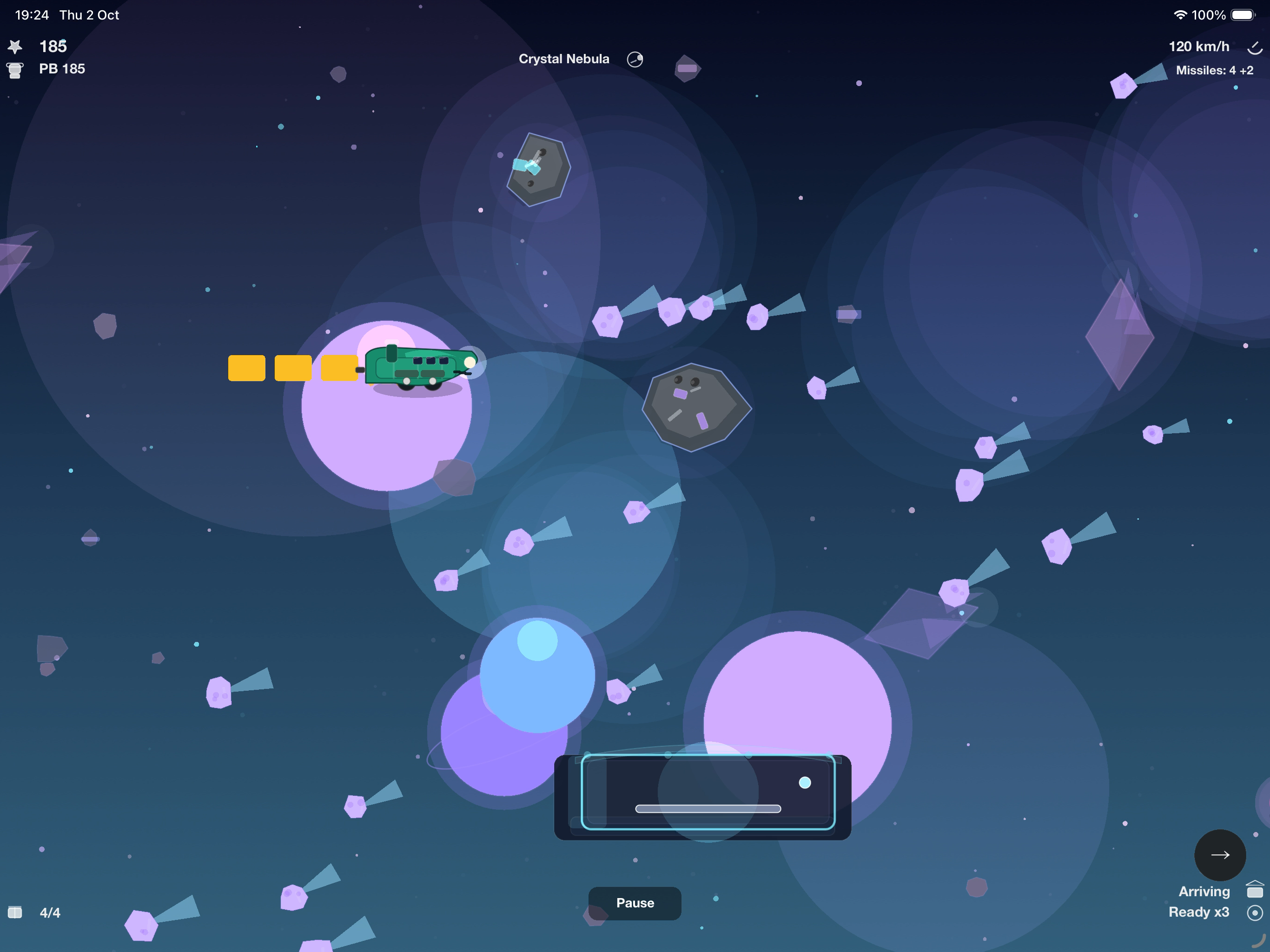Tap the round right-arrow button
Screen dimensions: 1270x952
tap(1219, 854)
